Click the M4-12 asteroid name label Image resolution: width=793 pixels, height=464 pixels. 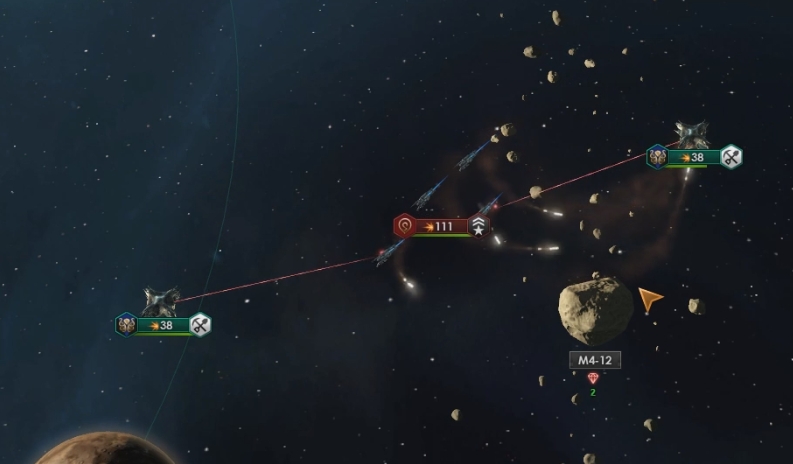[x=594, y=360]
